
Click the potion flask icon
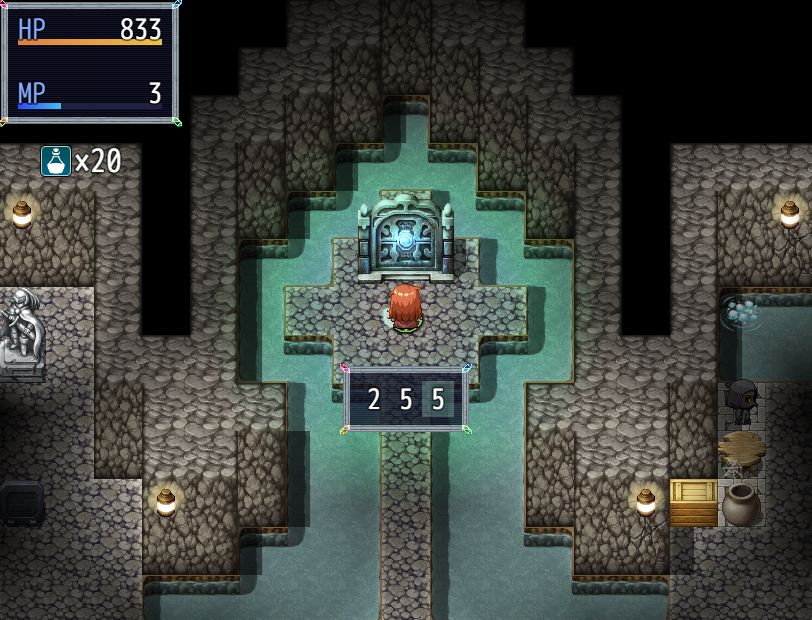pyautogui.click(x=55, y=161)
